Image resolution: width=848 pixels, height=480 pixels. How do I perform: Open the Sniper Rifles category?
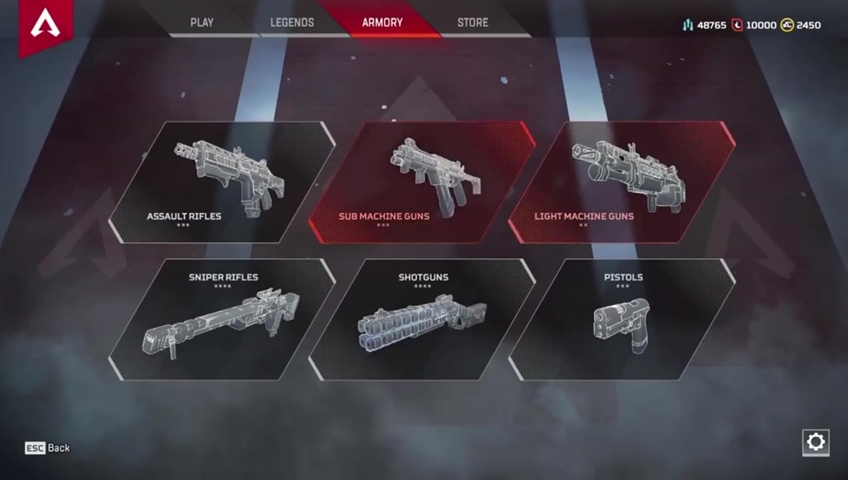[x=220, y=320]
